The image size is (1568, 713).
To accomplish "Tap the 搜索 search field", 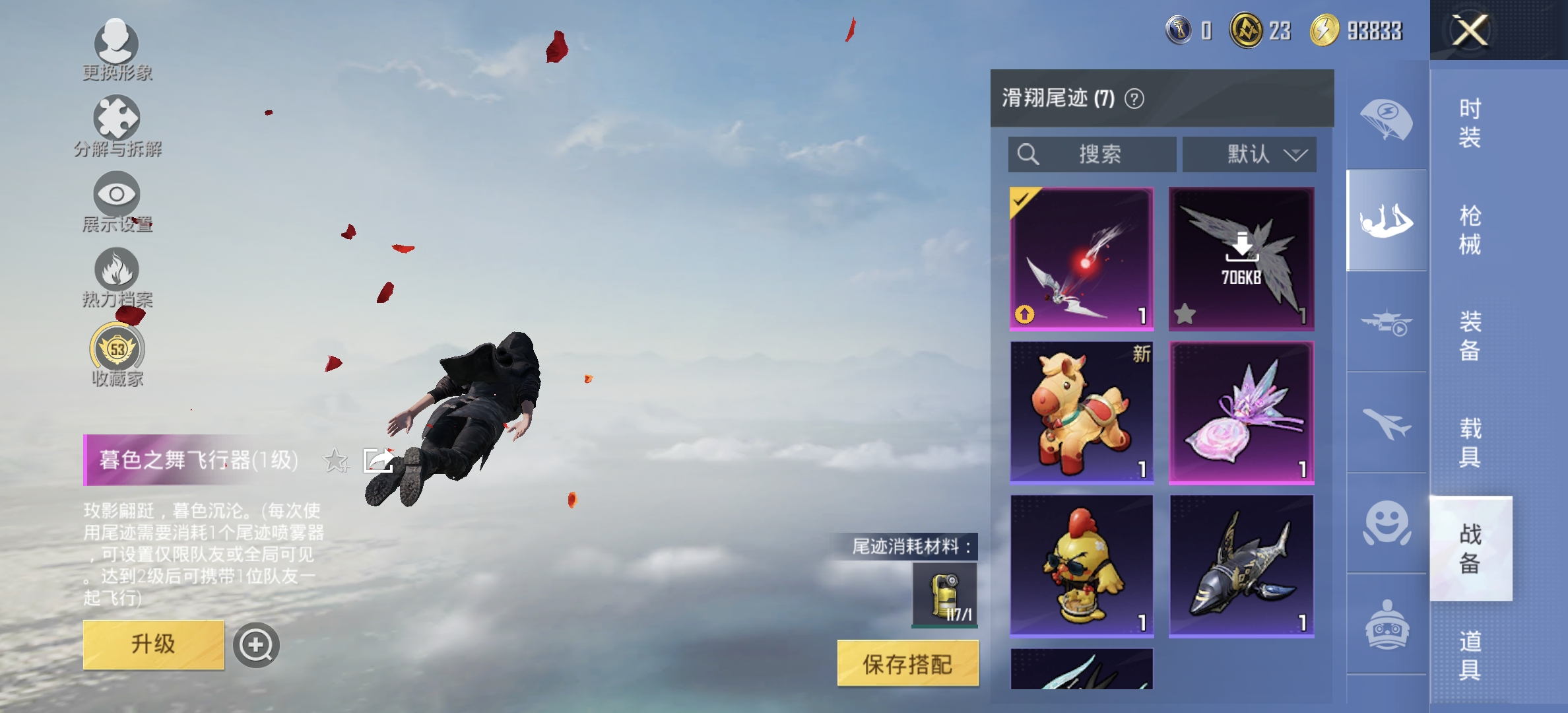I will click(1092, 154).
